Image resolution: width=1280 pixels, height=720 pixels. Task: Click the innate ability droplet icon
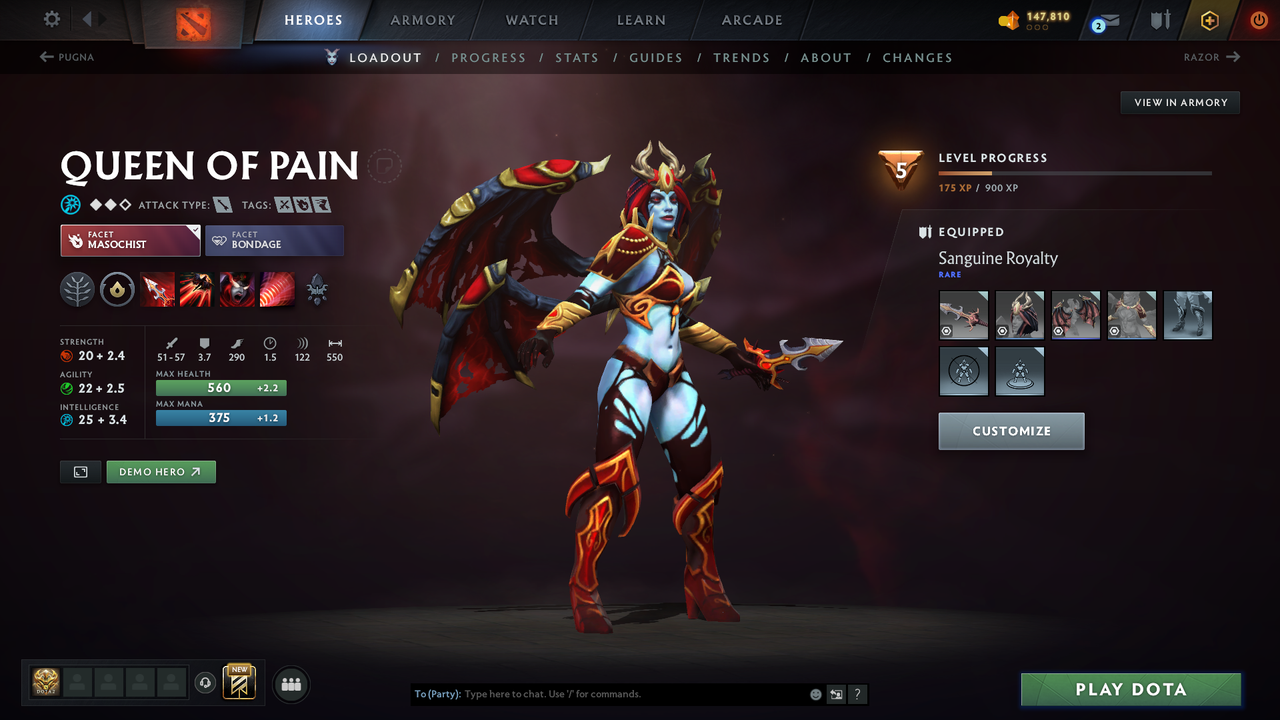point(117,289)
